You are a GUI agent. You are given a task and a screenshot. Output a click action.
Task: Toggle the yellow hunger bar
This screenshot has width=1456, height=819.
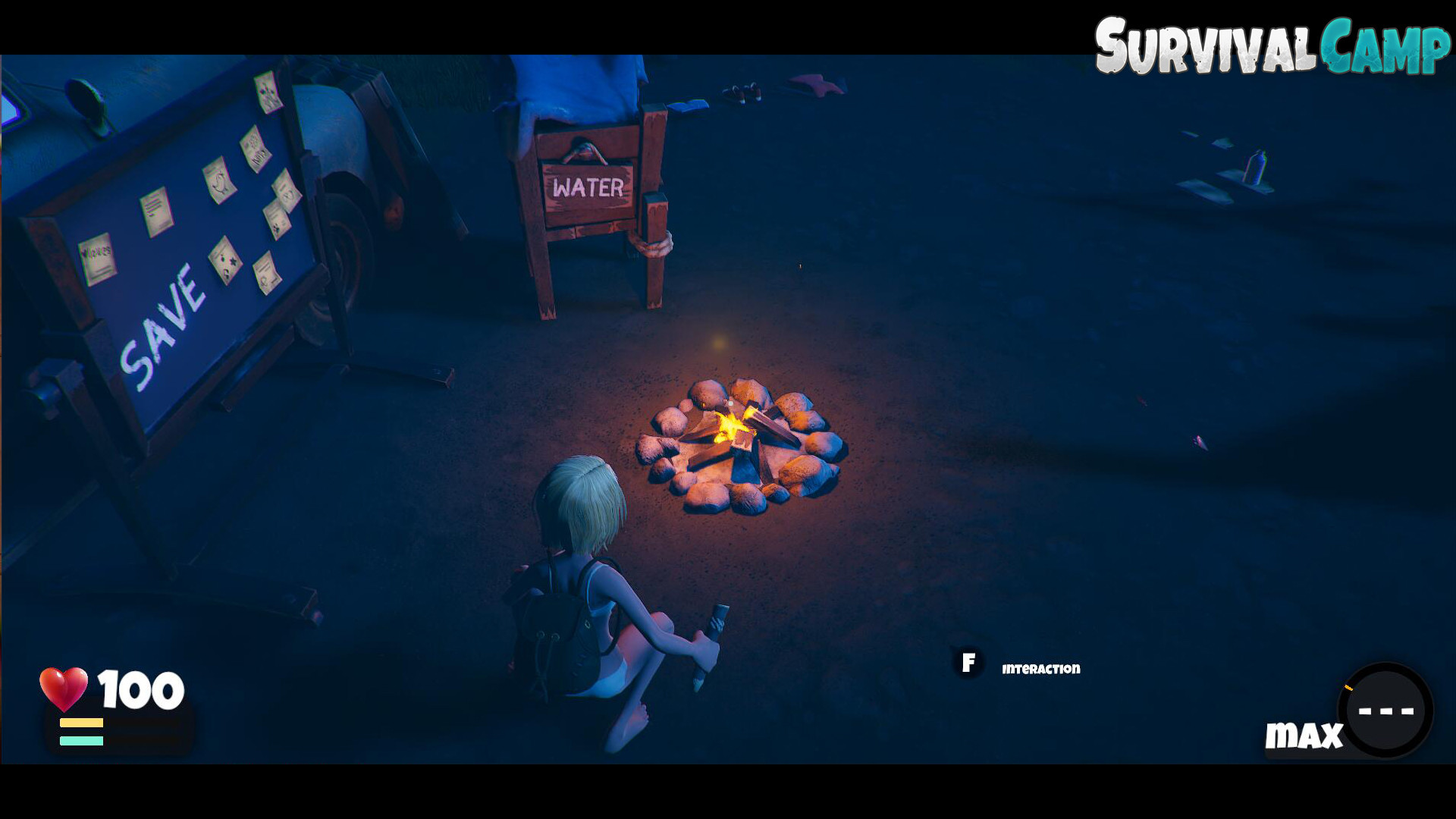pyautogui.click(x=80, y=722)
